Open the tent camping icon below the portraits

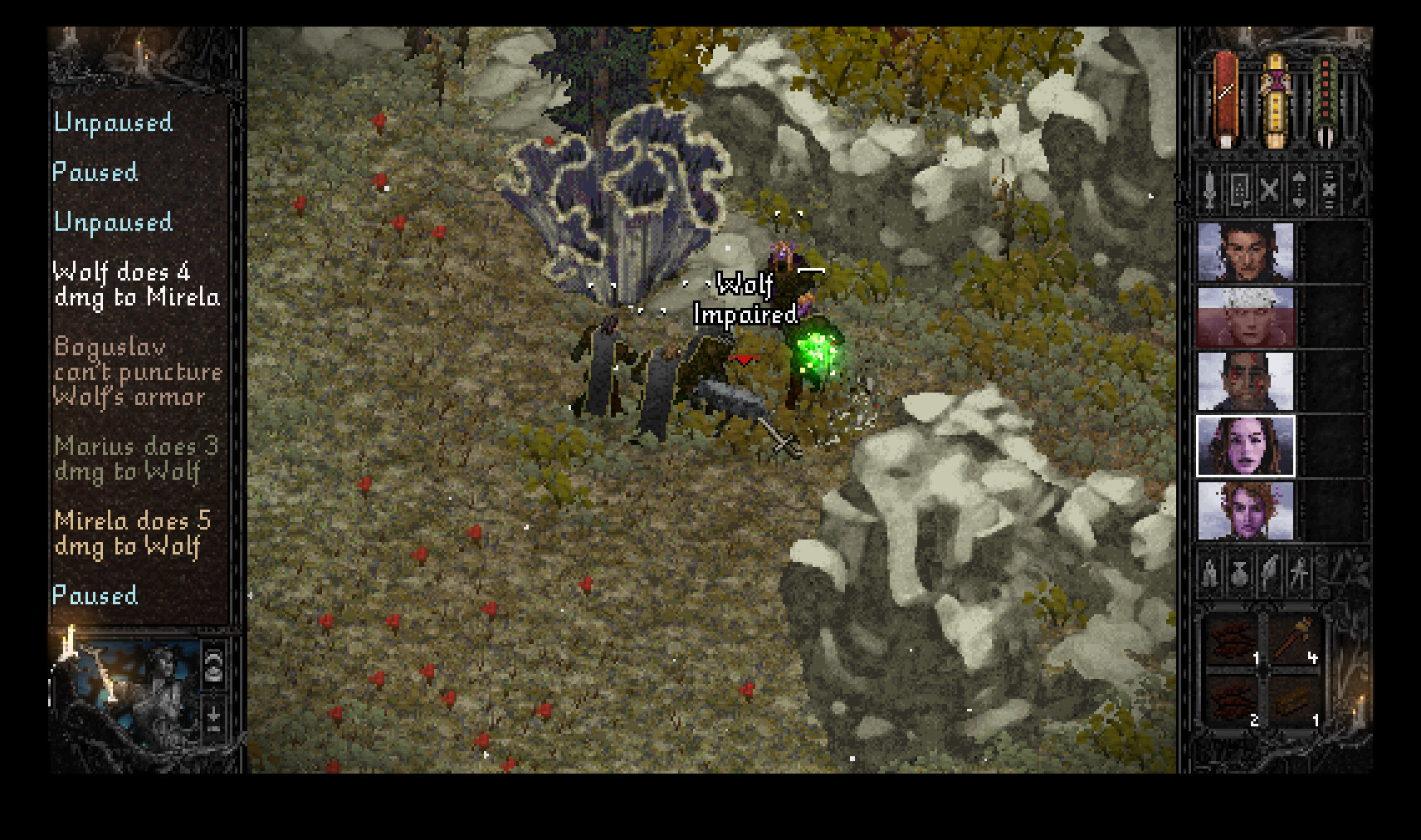tap(1209, 573)
